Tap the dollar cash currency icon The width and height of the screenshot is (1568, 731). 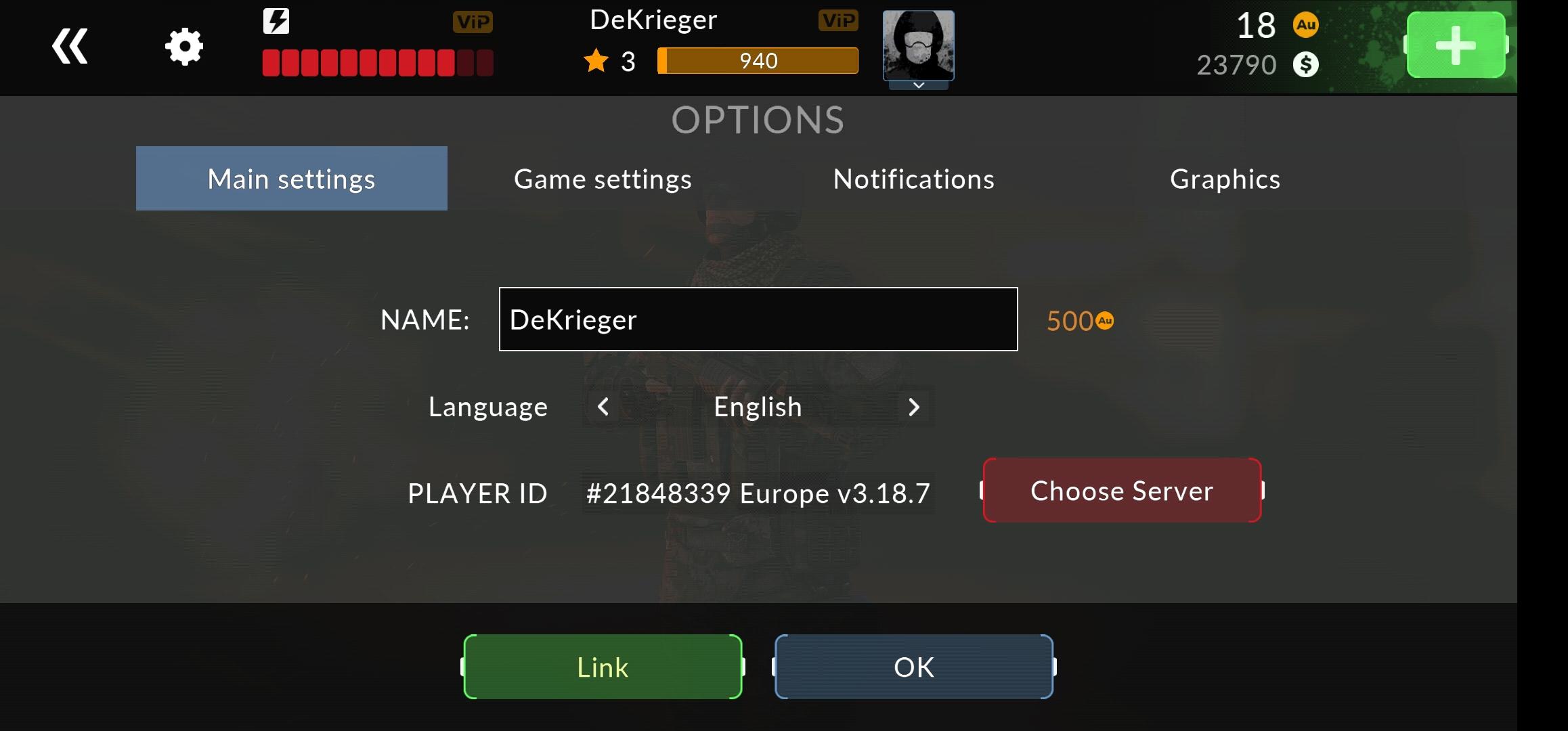coord(1307,65)
